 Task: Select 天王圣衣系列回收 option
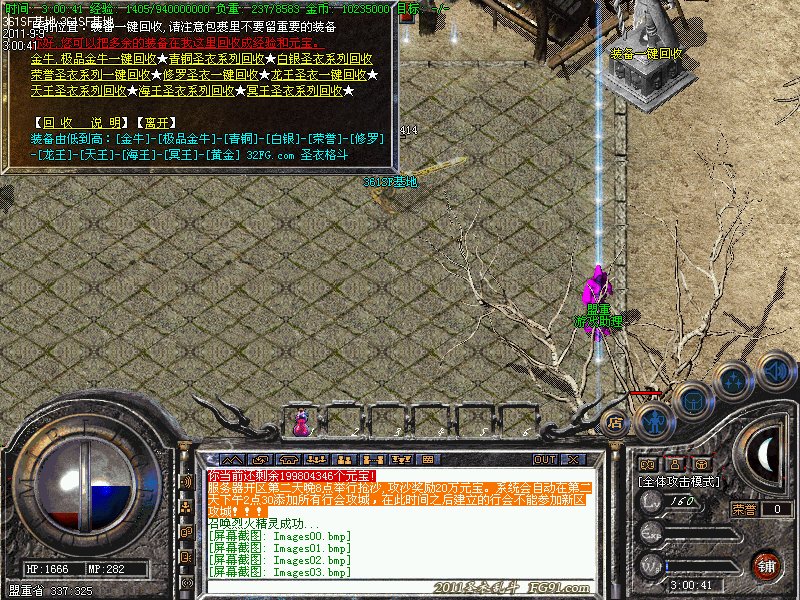tap(78, 90)
